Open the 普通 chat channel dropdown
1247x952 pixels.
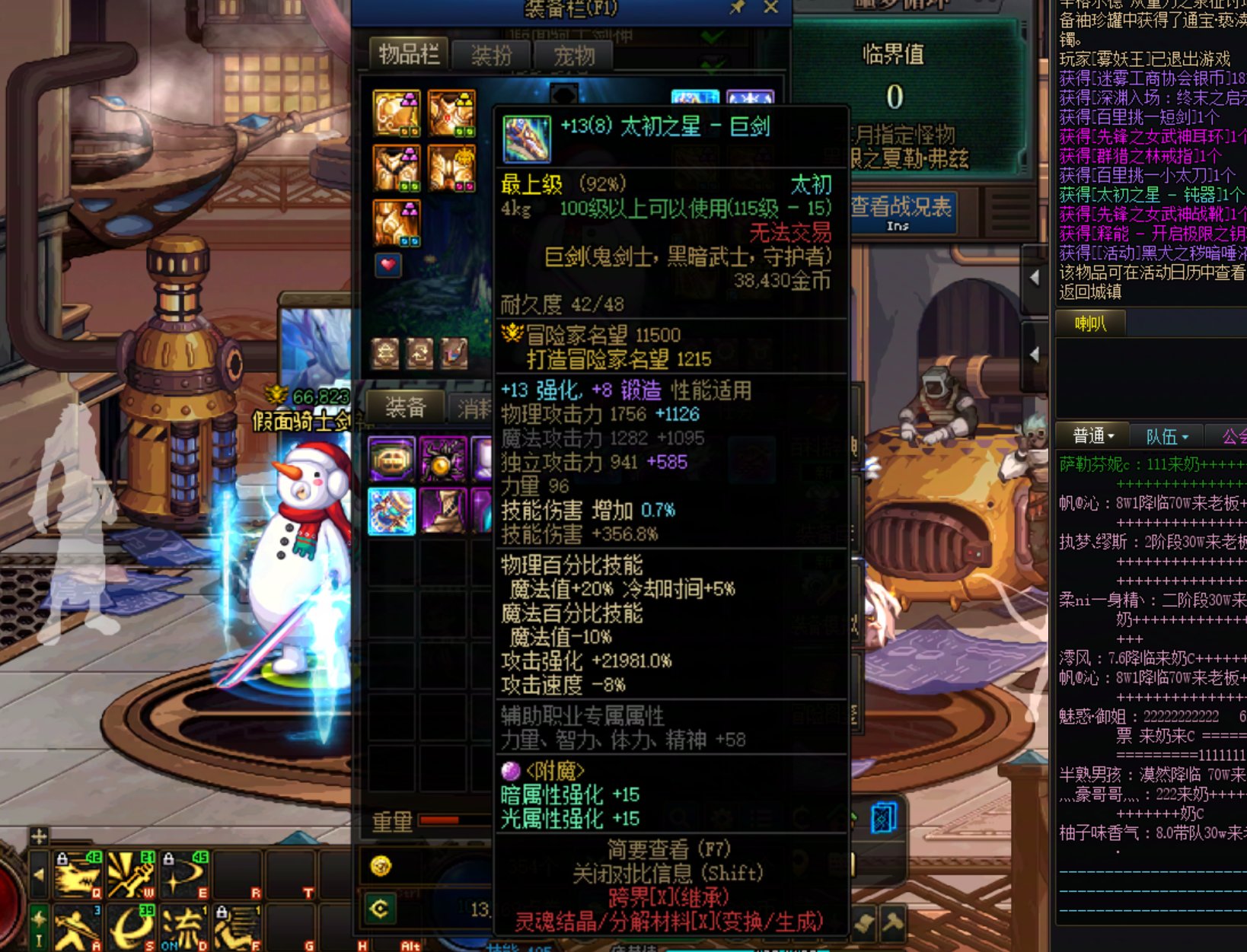coord(1092,436)
